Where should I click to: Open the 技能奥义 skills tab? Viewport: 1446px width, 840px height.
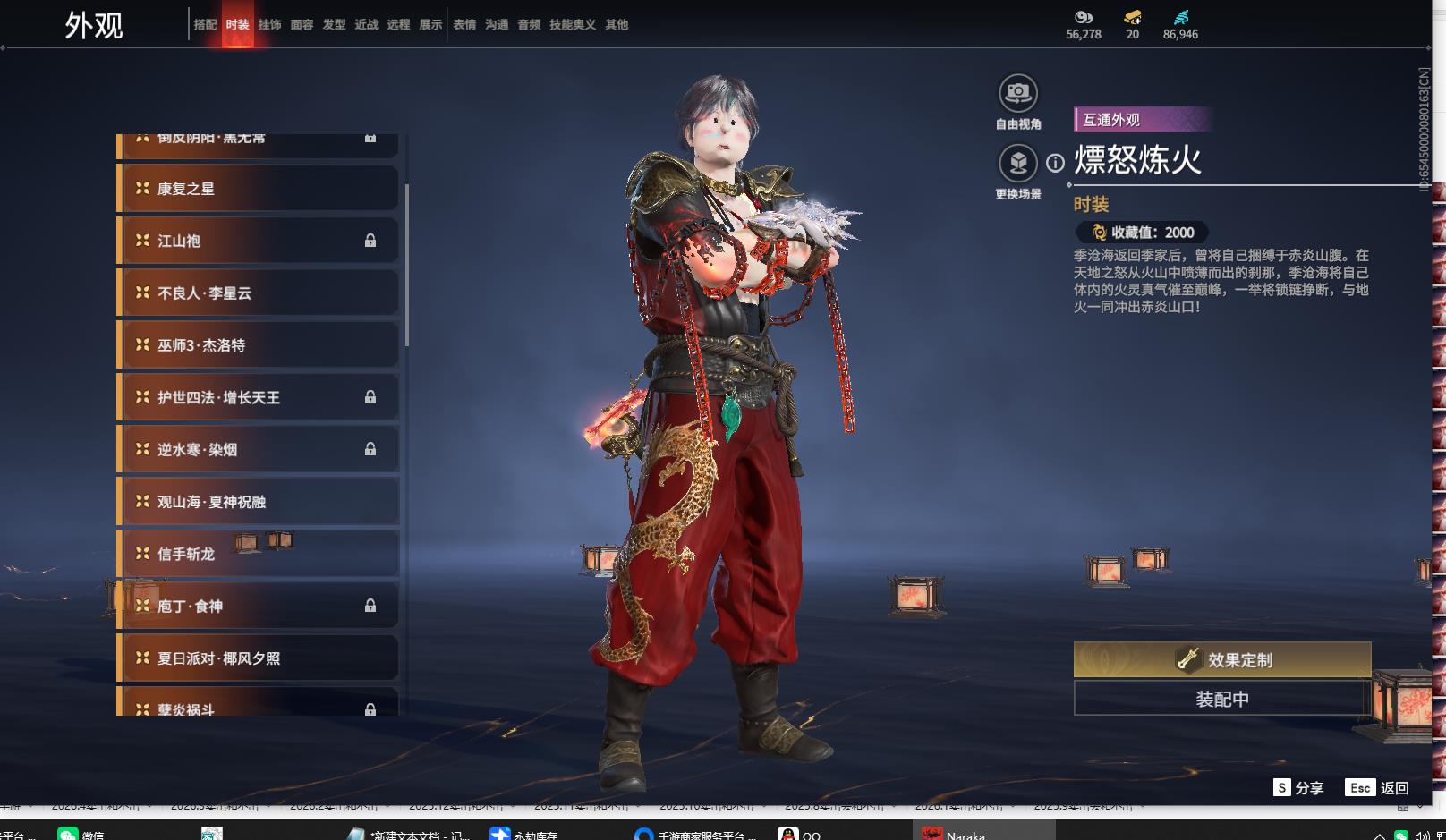[x=572, y=25]
